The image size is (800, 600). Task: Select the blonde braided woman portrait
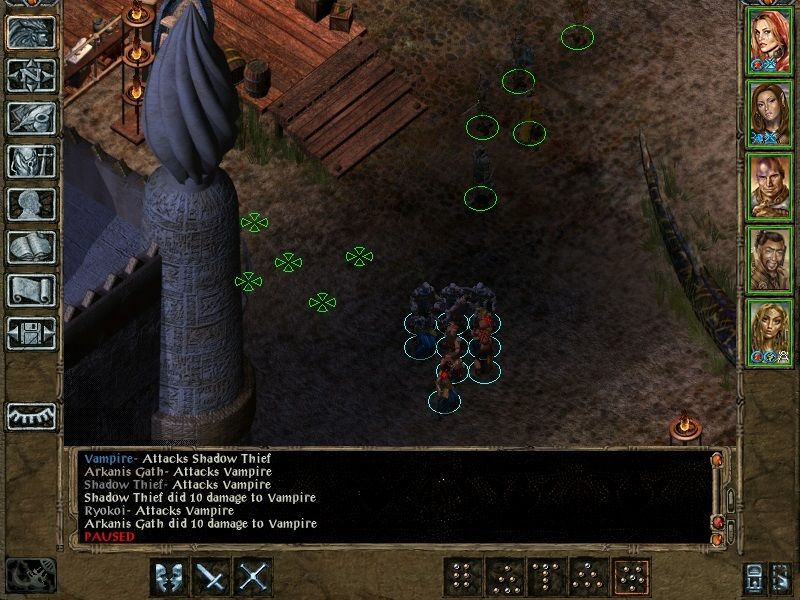tap(770, 331)
